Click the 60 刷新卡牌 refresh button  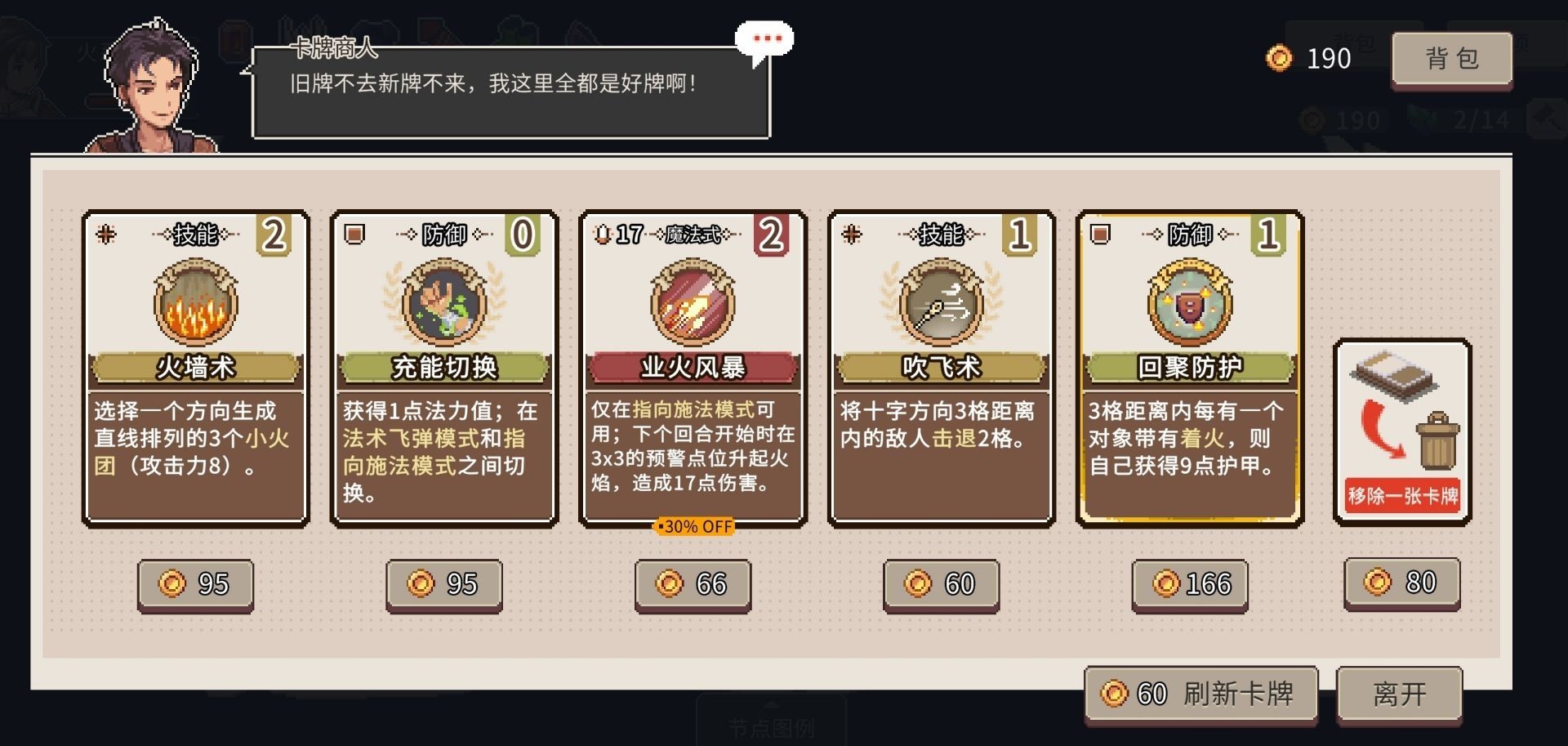pyautogui.click(x=1199, y=693)
